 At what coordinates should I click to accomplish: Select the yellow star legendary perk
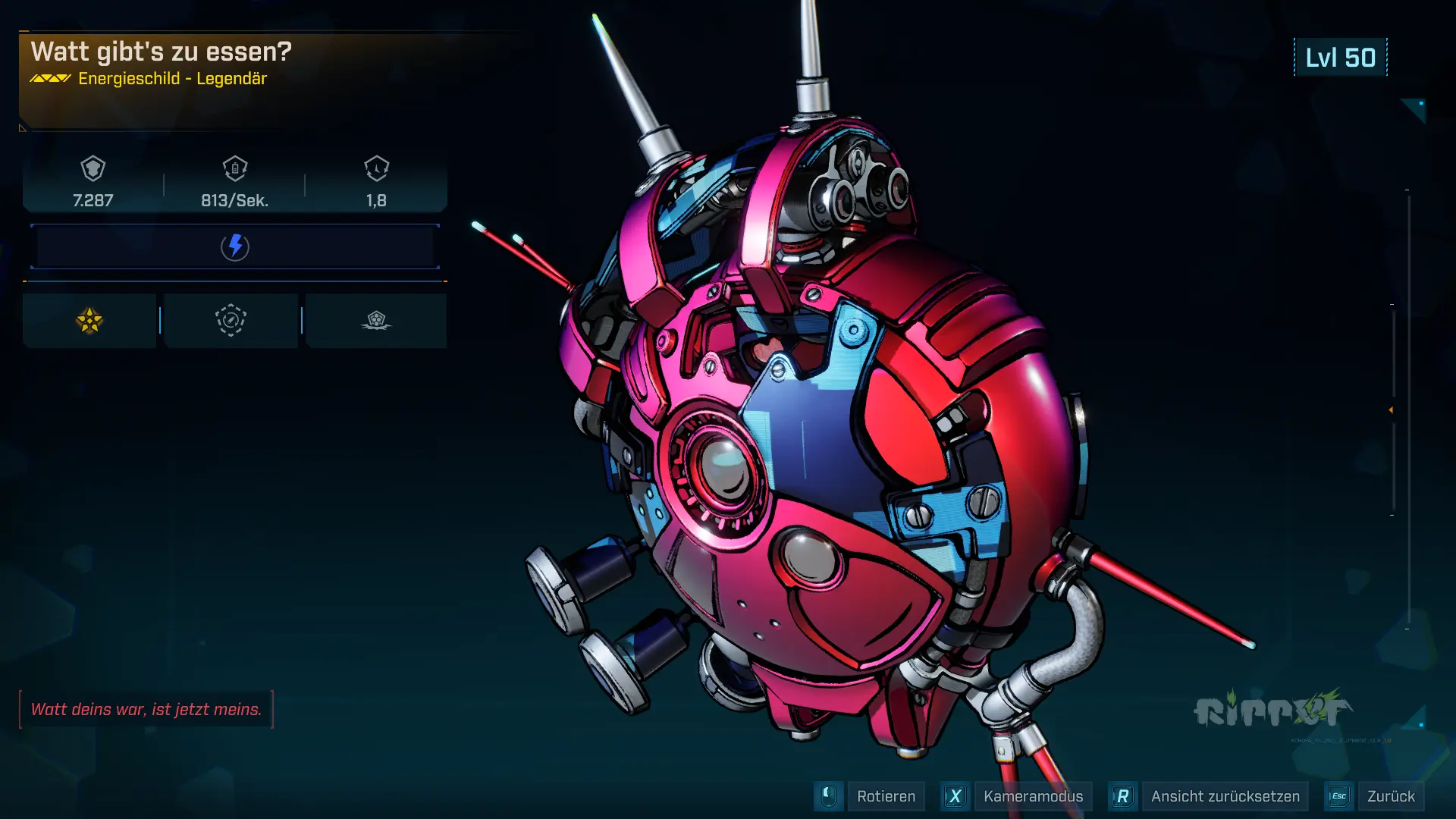(x=89, y=321)
